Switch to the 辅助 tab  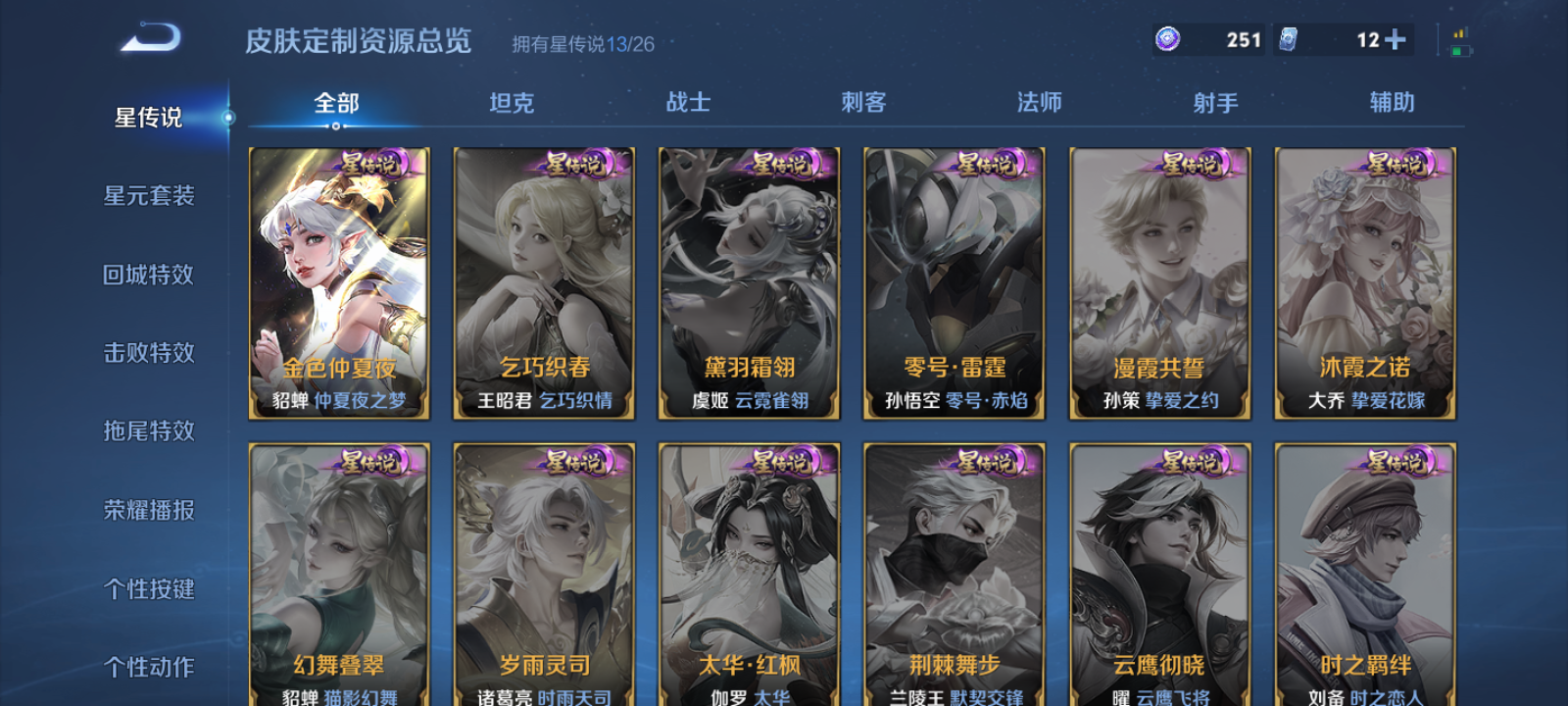coord(1394,102)
